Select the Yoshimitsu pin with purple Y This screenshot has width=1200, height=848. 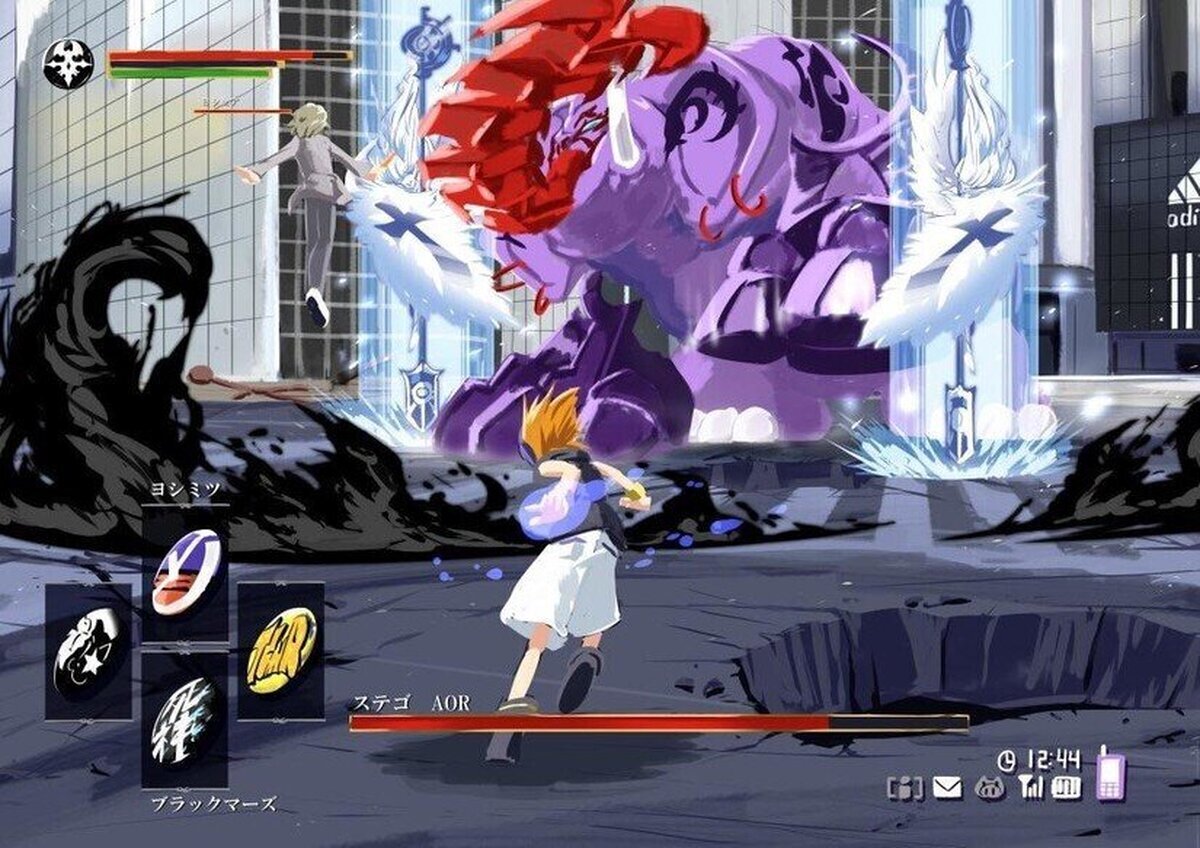click(x=186, y=572)
